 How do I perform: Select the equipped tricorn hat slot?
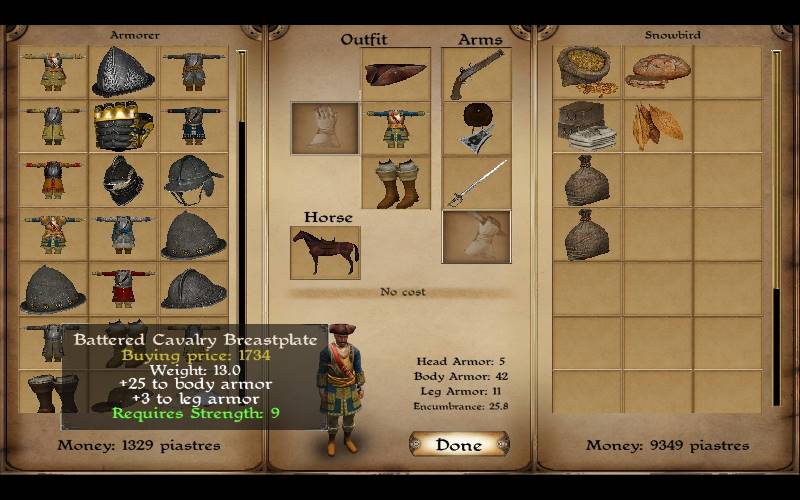[x=396, y=74]
